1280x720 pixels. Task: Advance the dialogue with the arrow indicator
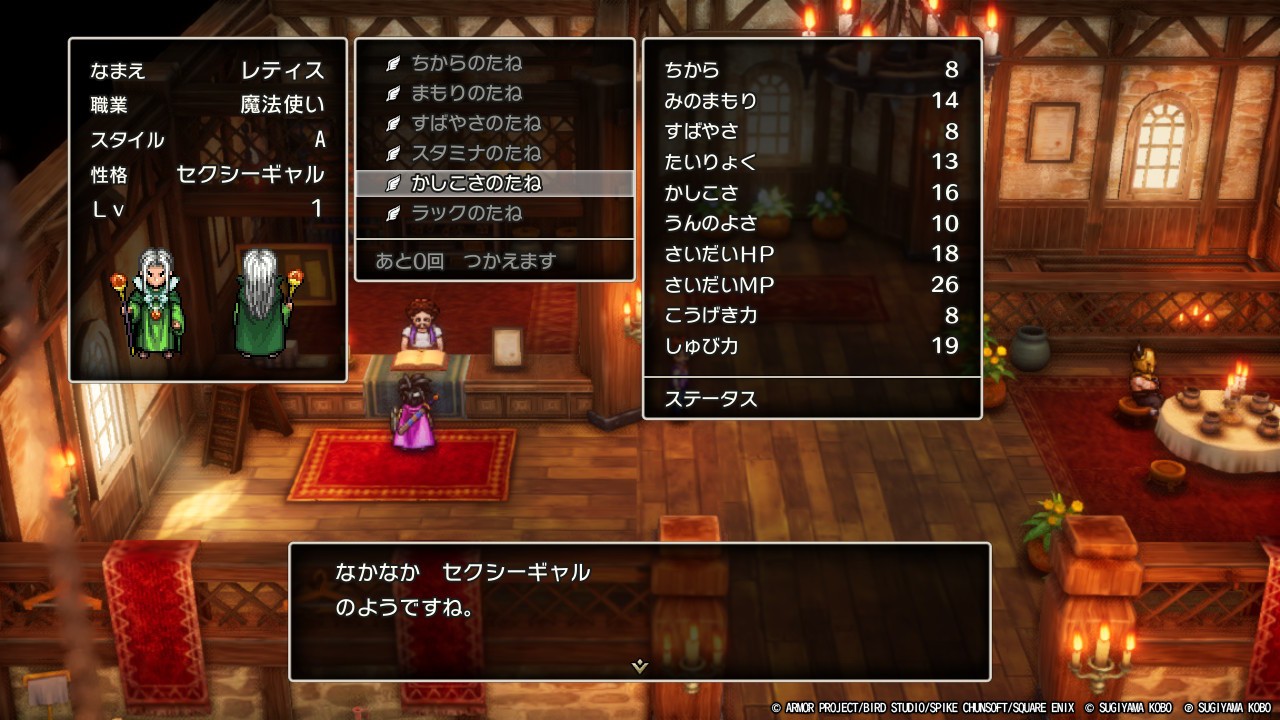640,666
